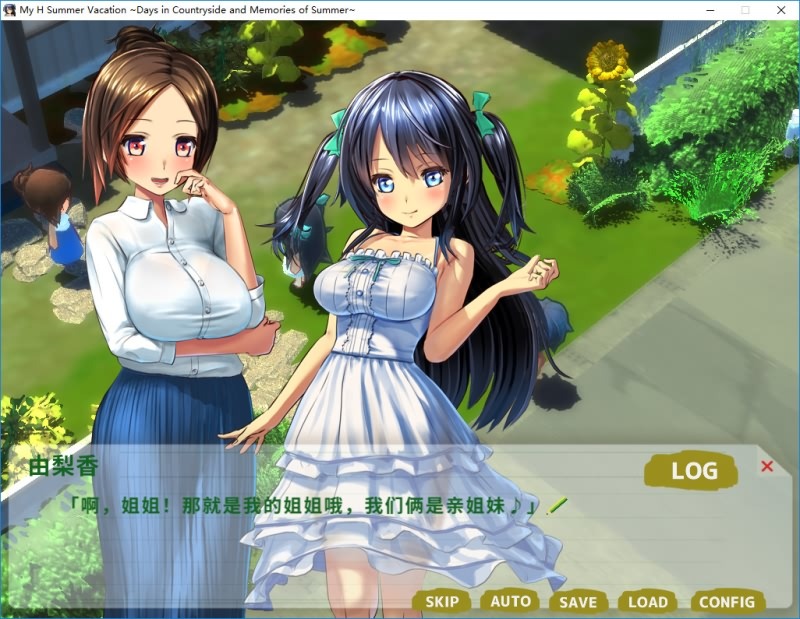This screenshot has width=800, height=619.
Task: Hide the dialogue box with red X
Action: click(x=767, y=466)
